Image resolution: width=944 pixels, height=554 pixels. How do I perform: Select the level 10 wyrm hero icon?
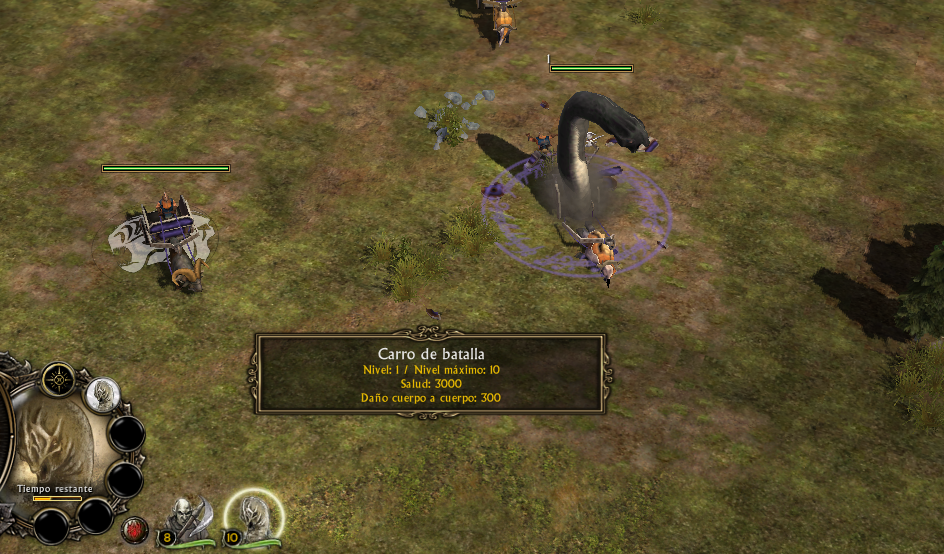[x=256, y=517]
